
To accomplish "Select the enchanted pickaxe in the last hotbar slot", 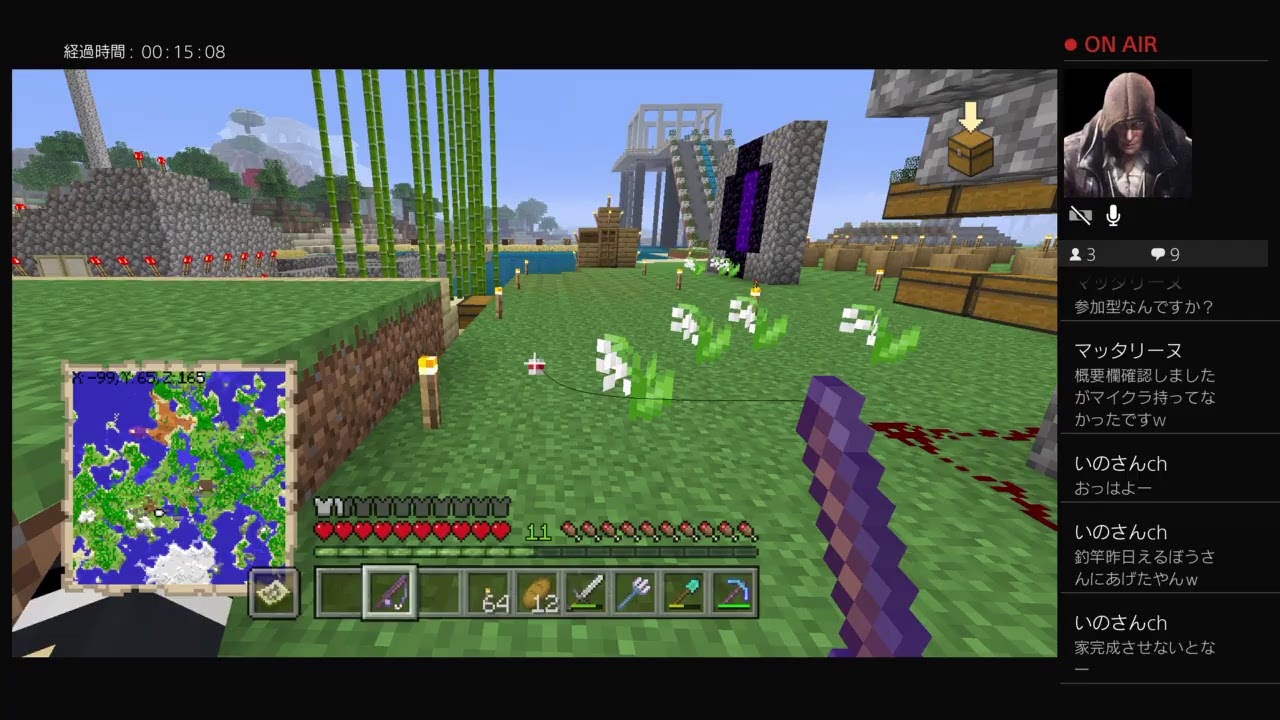I will click(x=737, y=592).
